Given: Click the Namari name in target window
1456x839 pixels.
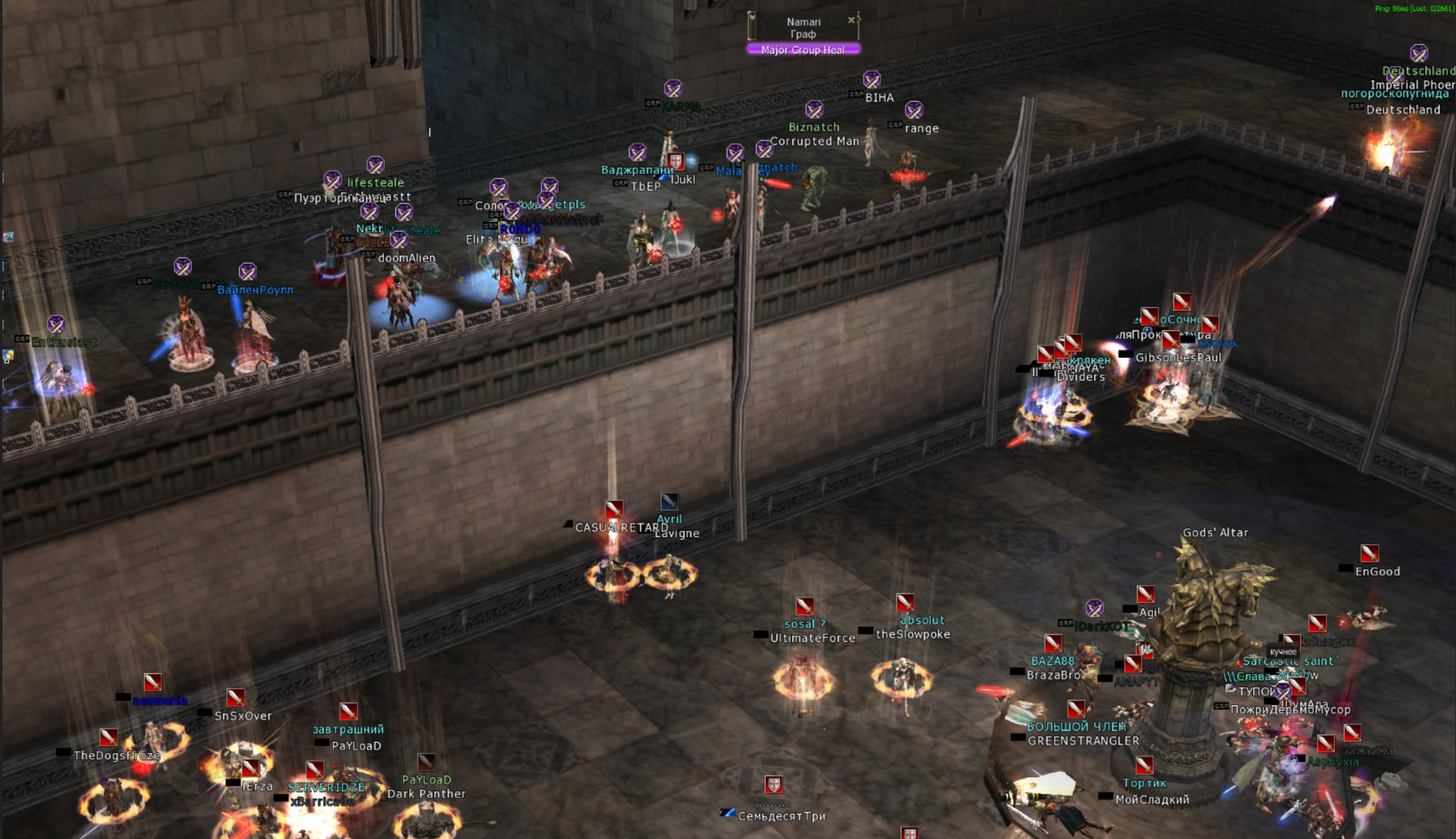Looking at the screenshot, I should 803,22.
